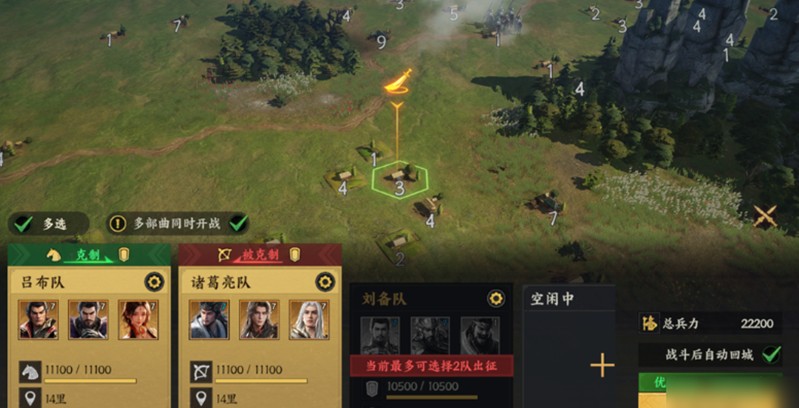The image size is (799, 408).
Task: Click the female hero portrait in 吕布队
Action: click(138, 320)
